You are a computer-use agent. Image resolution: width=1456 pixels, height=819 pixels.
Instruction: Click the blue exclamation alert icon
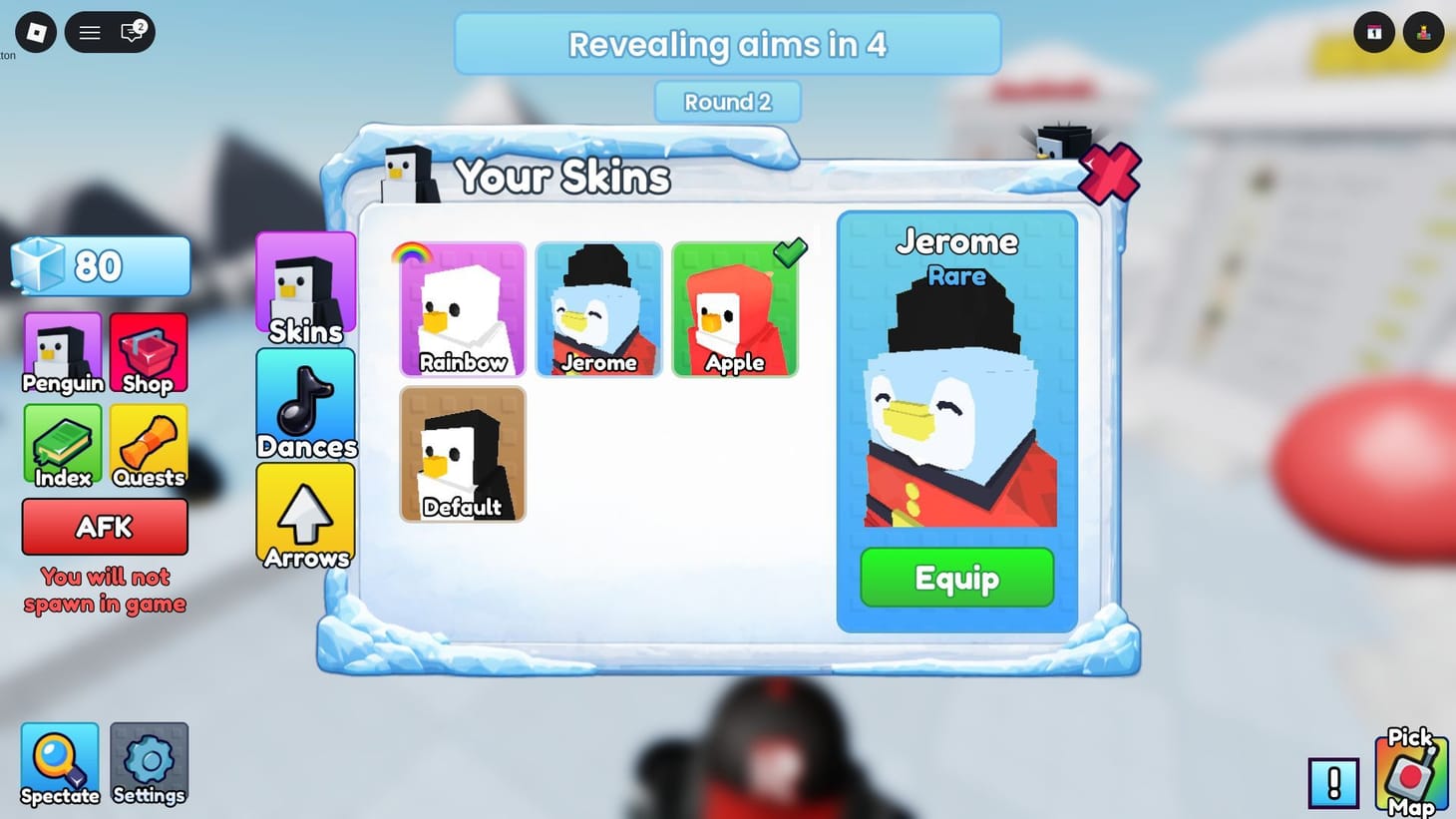1334,784
